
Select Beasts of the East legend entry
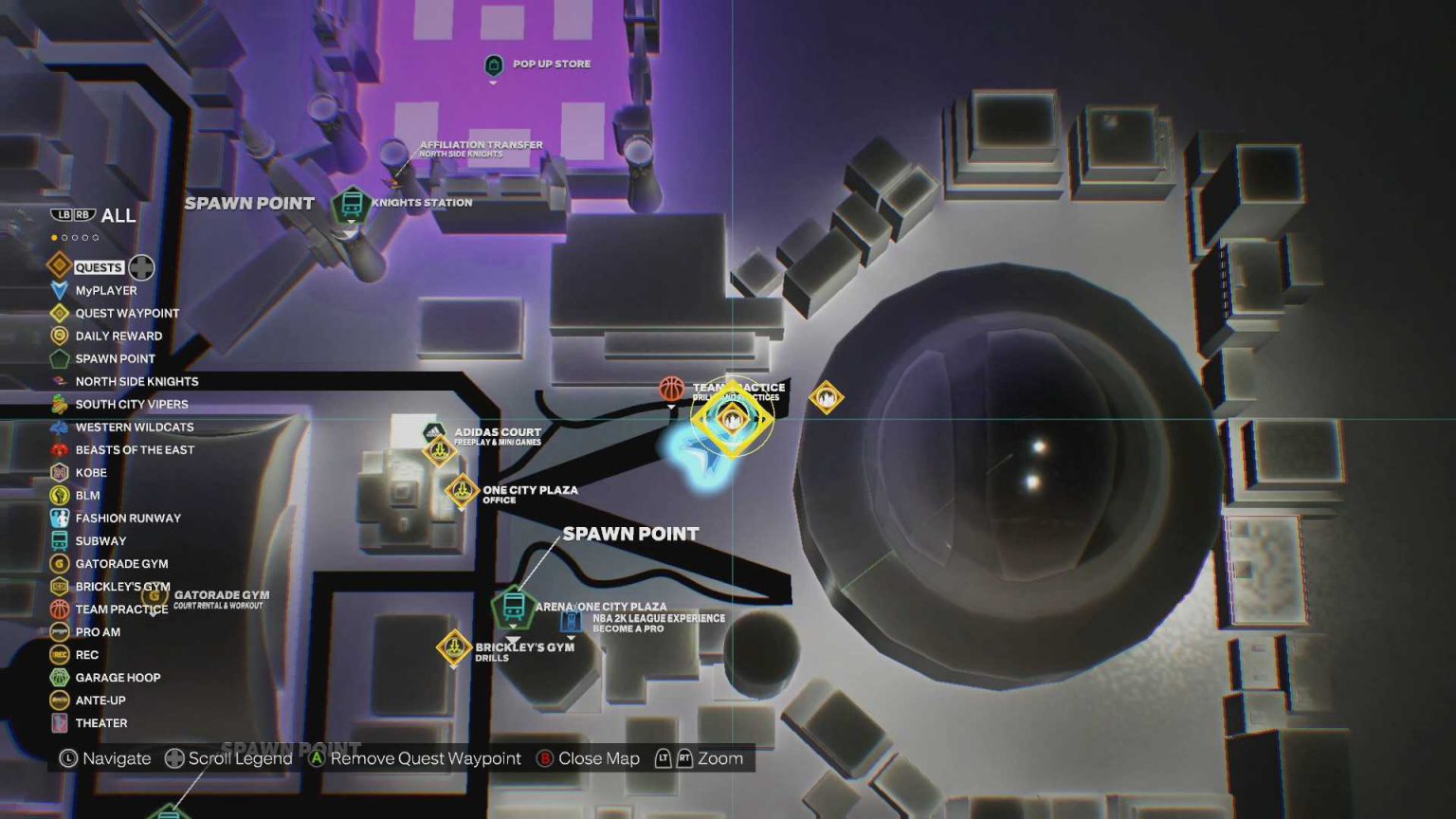(134, 450)
